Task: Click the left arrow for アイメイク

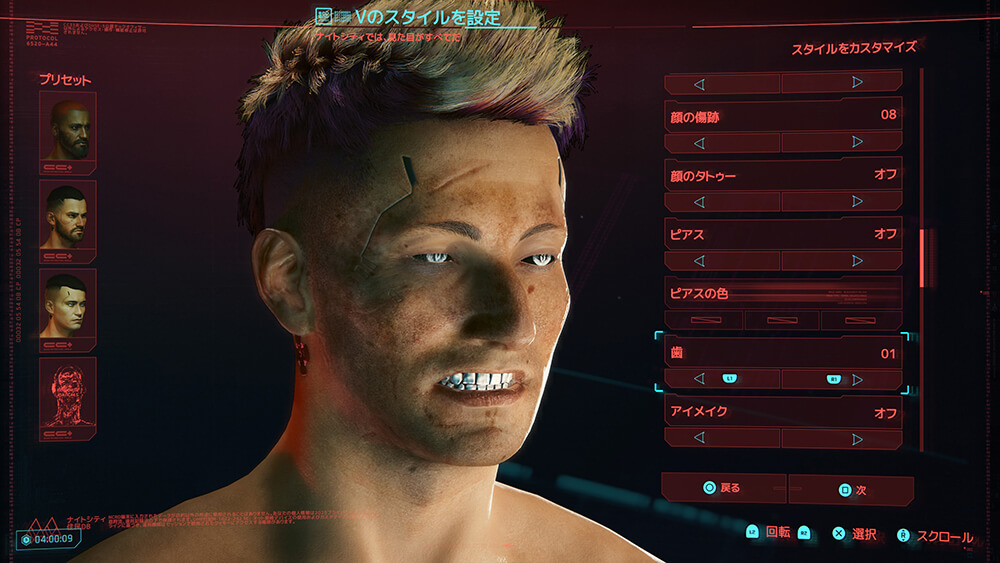Action: (699, 438)
